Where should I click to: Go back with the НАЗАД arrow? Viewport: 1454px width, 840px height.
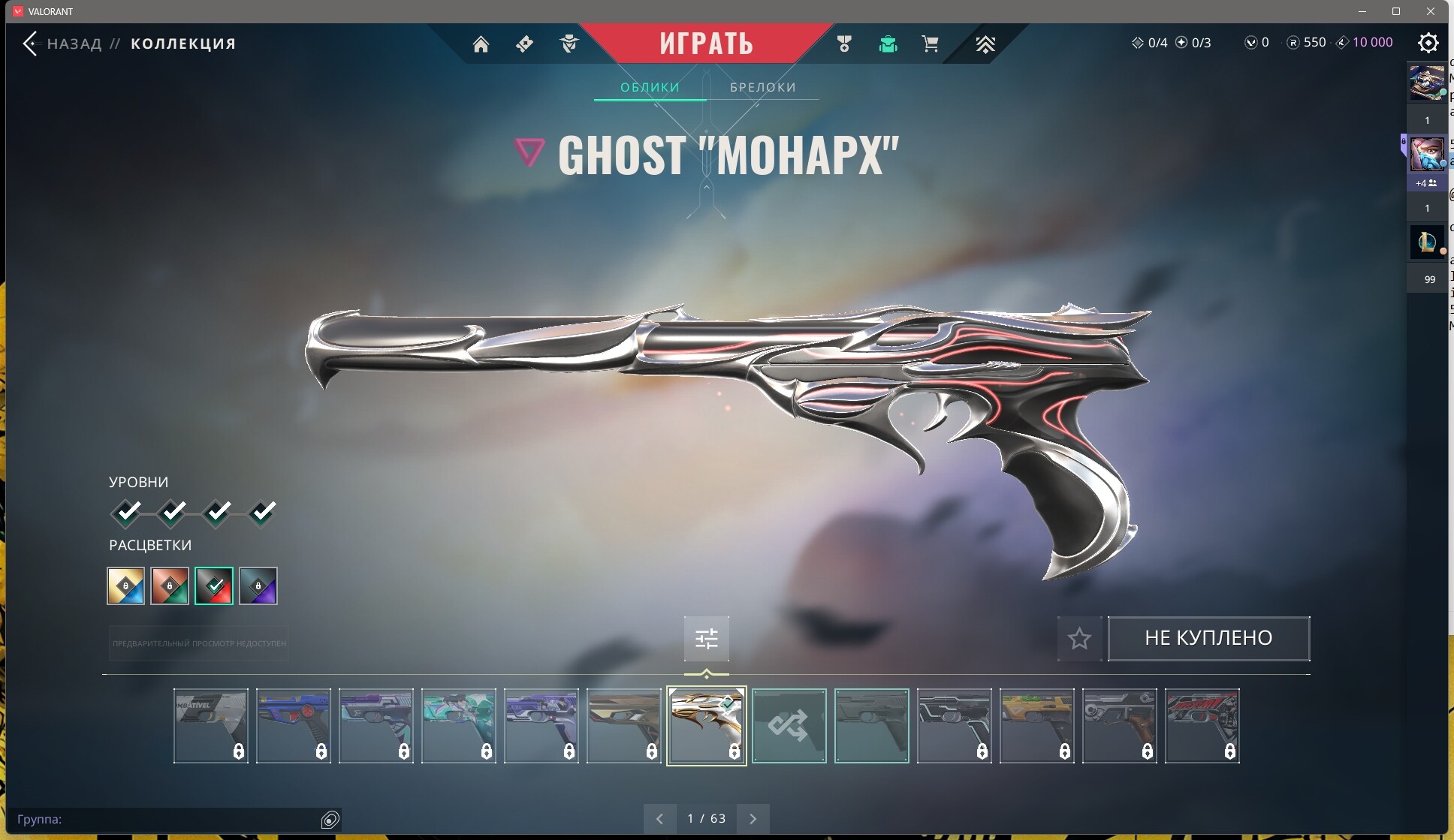point(30,44)
